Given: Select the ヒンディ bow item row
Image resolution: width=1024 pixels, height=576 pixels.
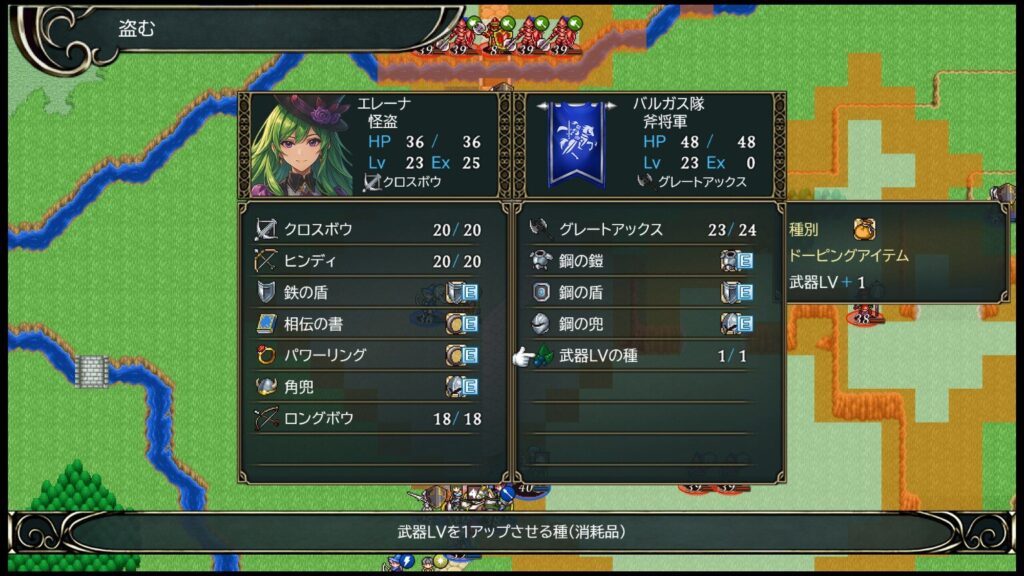Looking at the screenshot, I should coord(367,261).
